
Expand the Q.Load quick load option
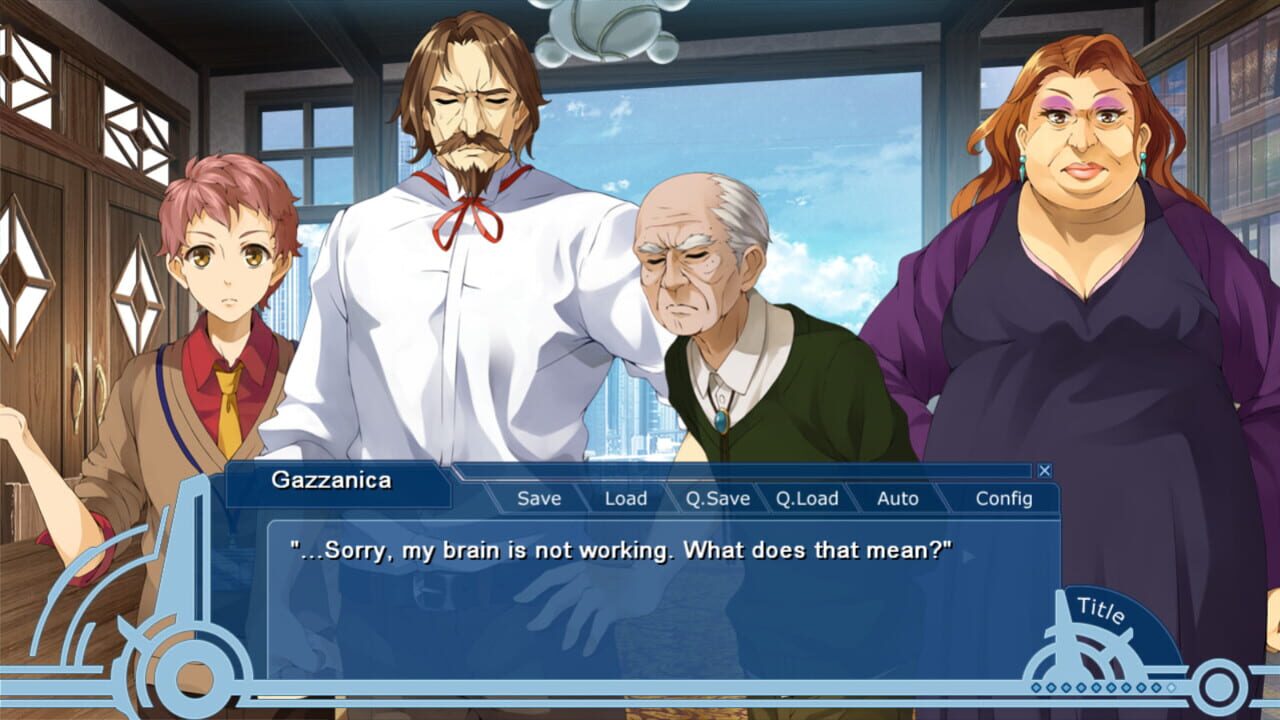click(808, 498)
